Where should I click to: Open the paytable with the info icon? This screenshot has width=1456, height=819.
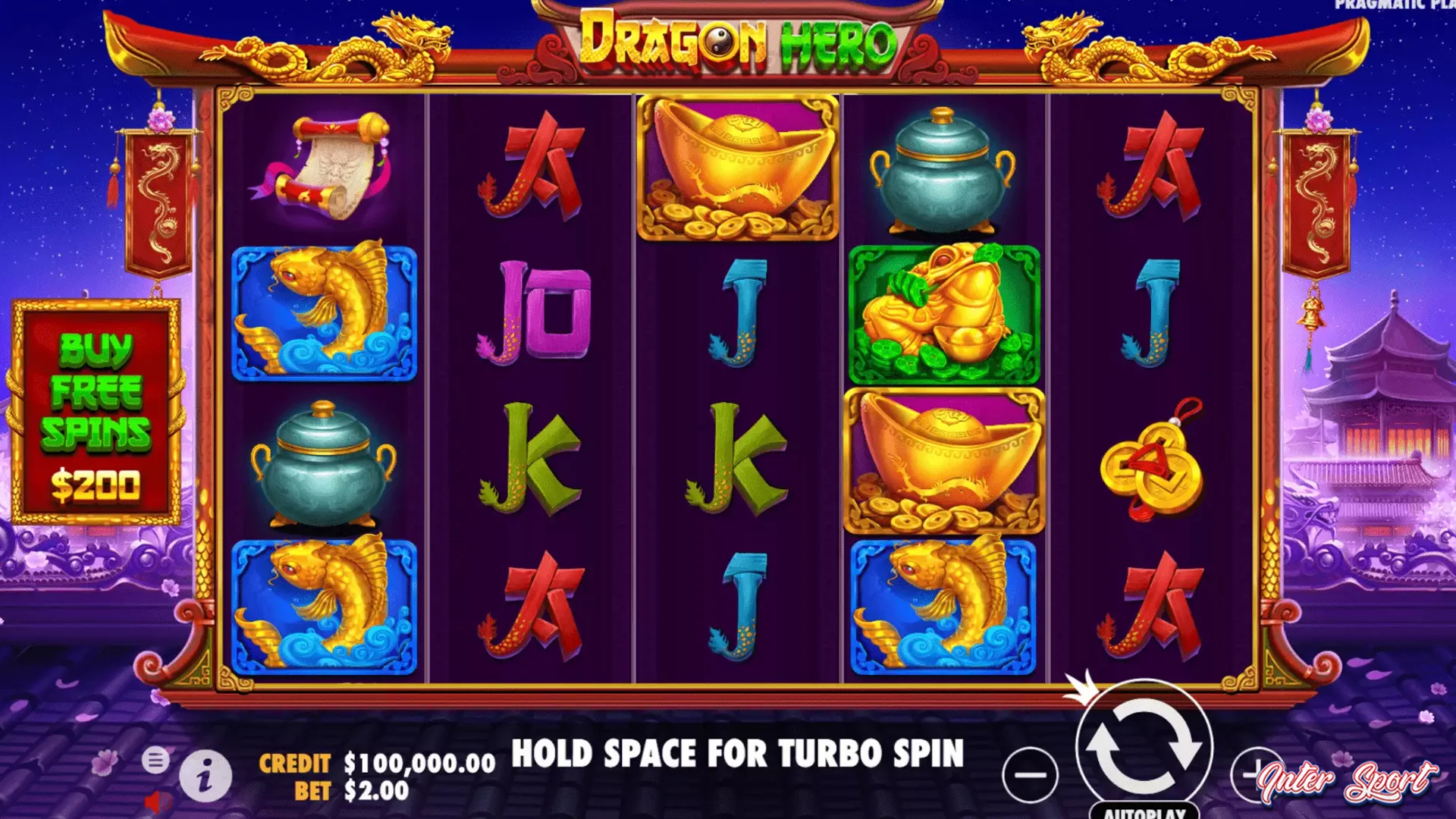pyautogui.click(x=206, y=775)
